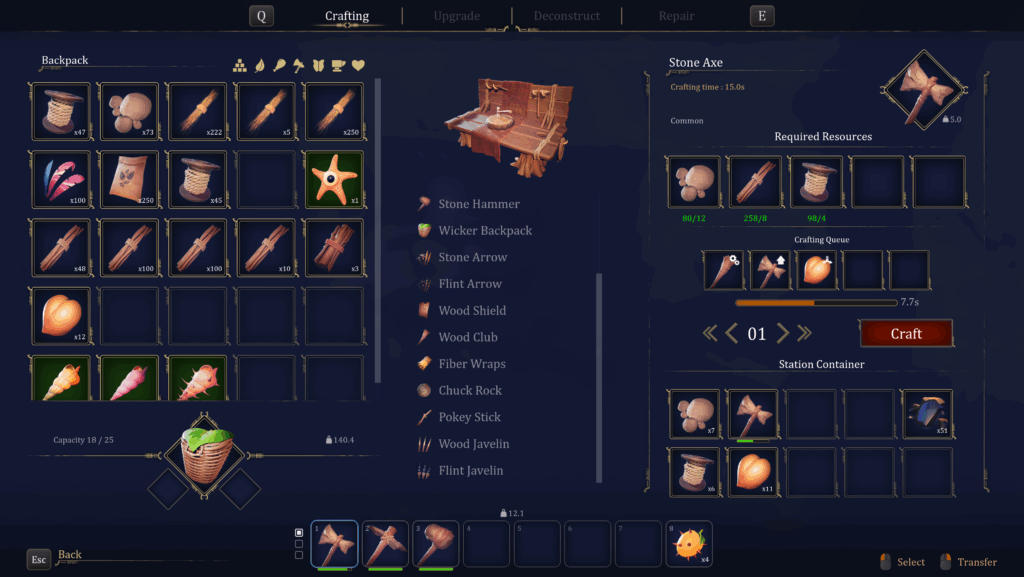Image resolution: width=1024 pixels, height=577 pixels.
Task: Pick the Wood Shield recipe
Action: (471, 311)
